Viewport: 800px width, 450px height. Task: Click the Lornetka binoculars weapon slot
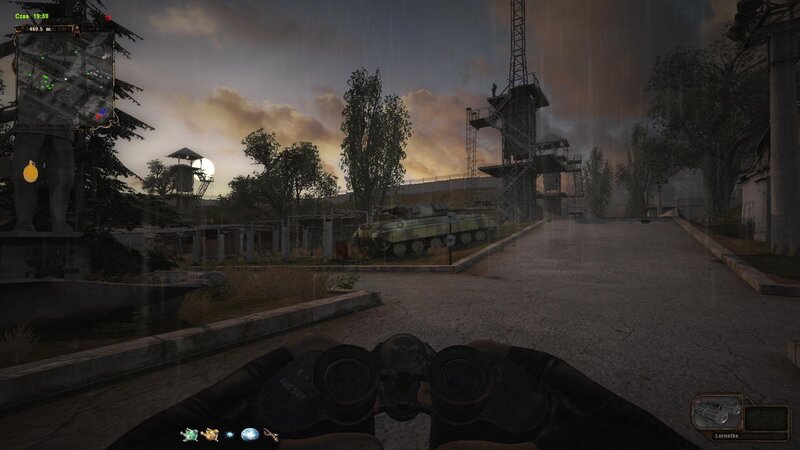pos(718,413)
